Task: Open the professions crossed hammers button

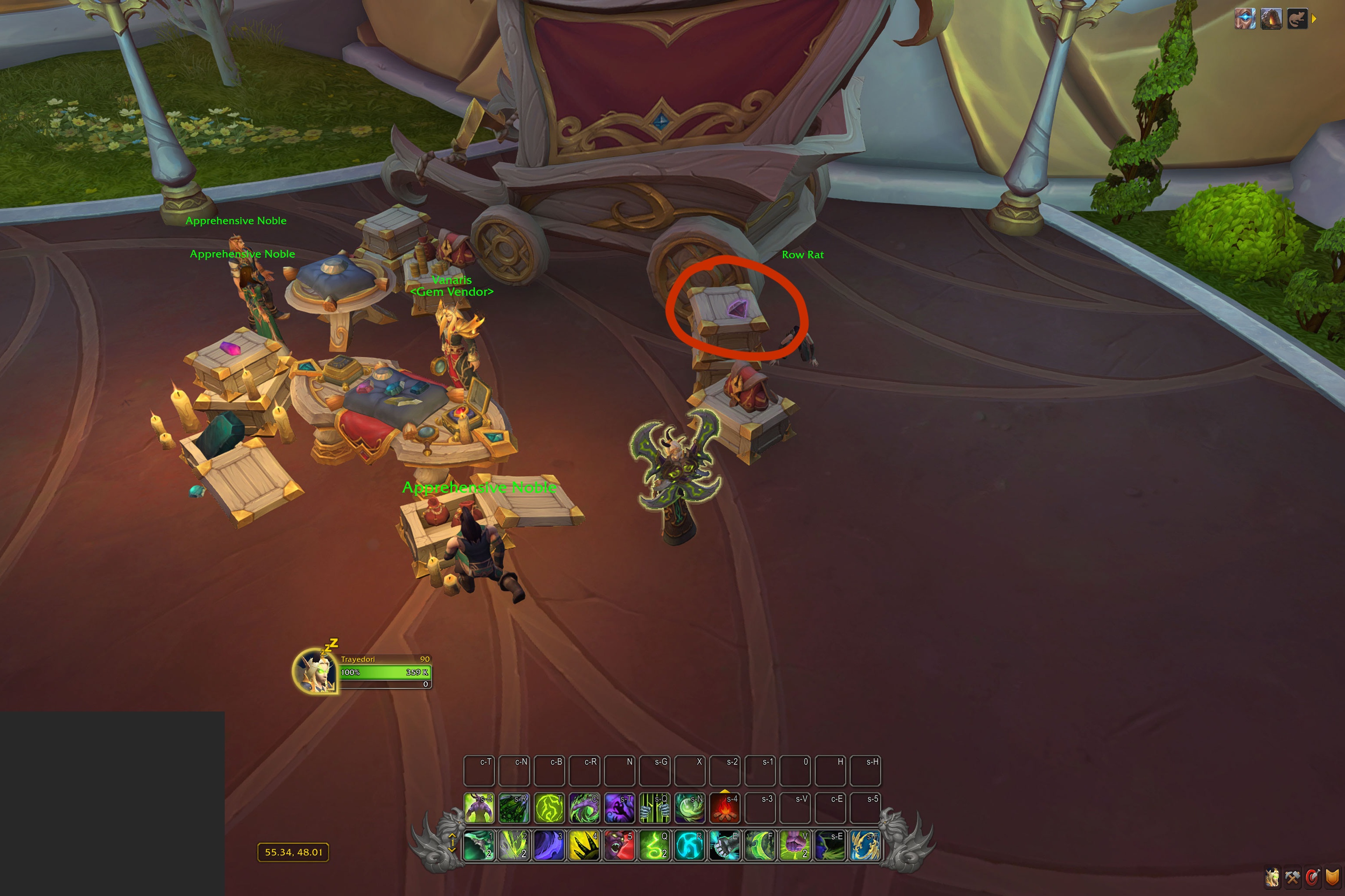Action: tap(1292, 877)
